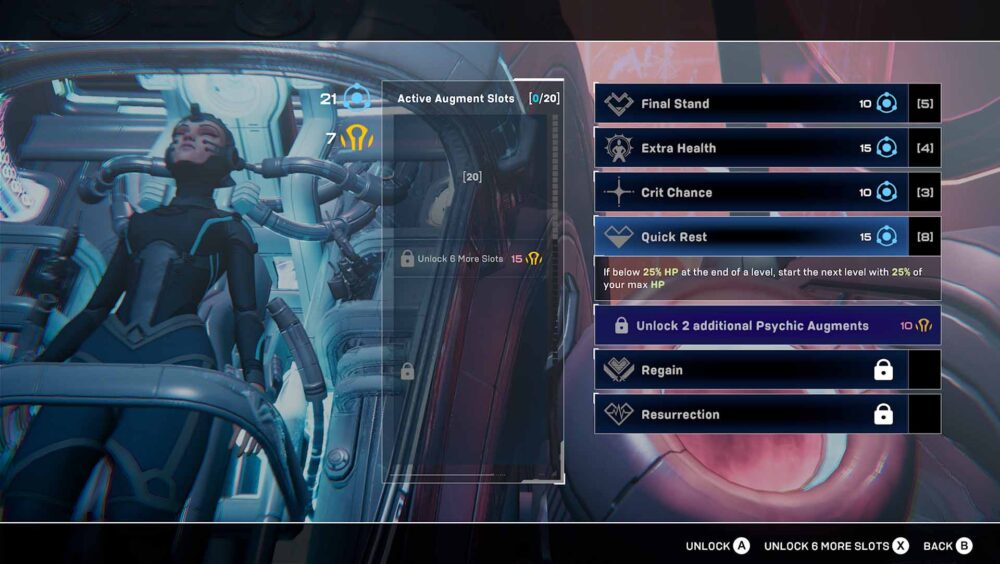Select the locked Resurrection augment

pos(750,414)
